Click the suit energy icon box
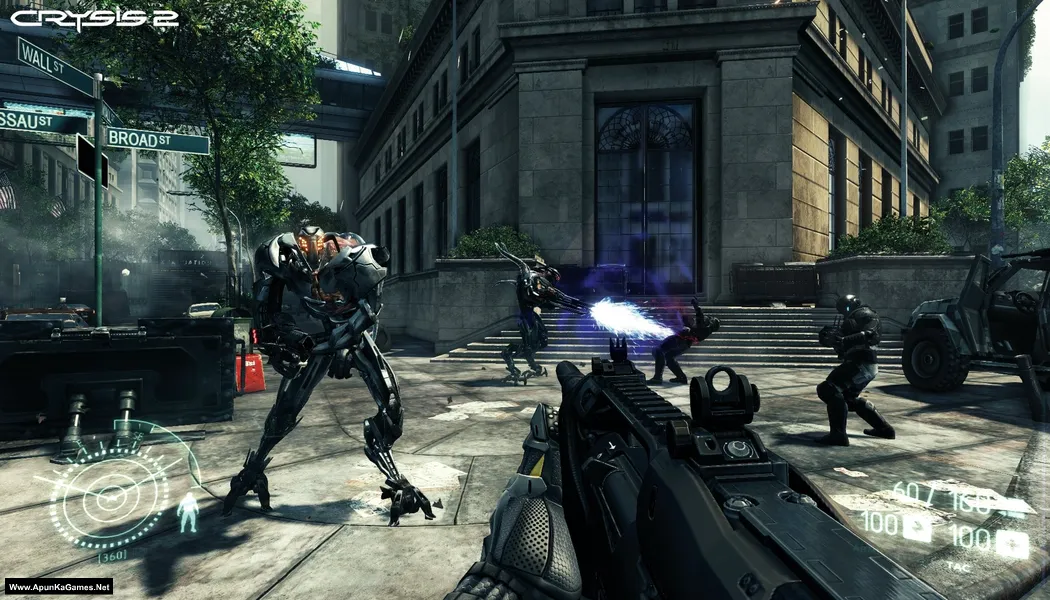This screenshot has width=1050, height=600. (916, 527)
